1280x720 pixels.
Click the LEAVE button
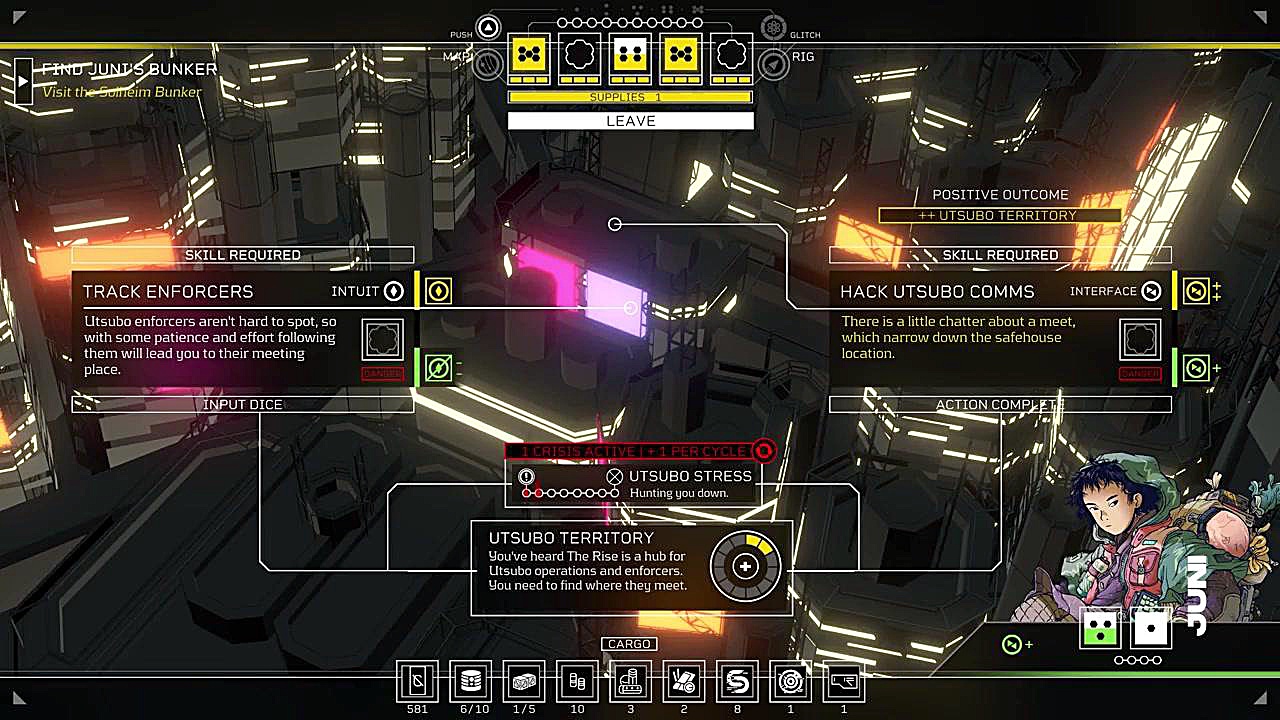coord(630,121)
